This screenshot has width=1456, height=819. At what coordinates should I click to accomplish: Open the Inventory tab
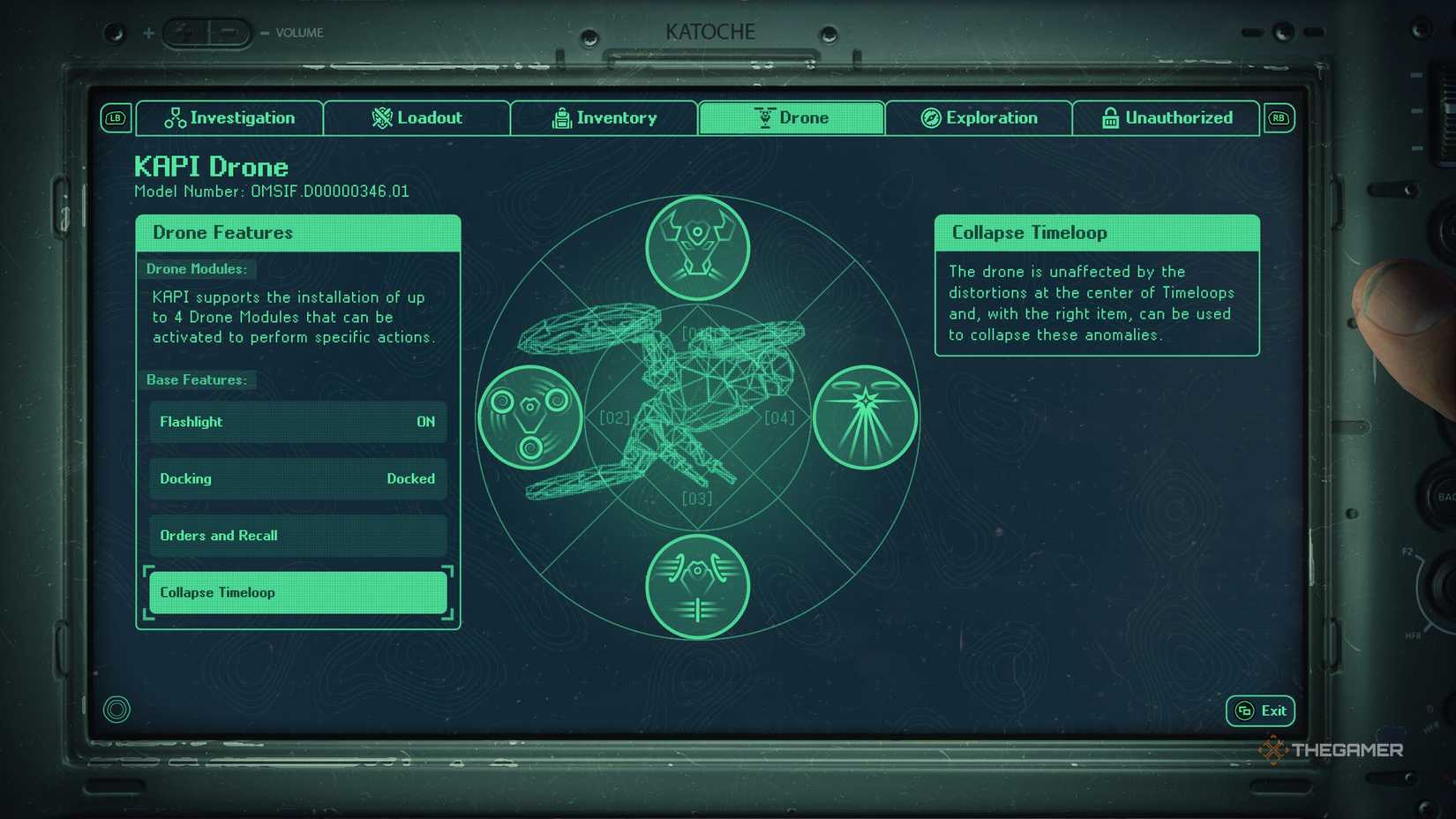coord(604,117)
